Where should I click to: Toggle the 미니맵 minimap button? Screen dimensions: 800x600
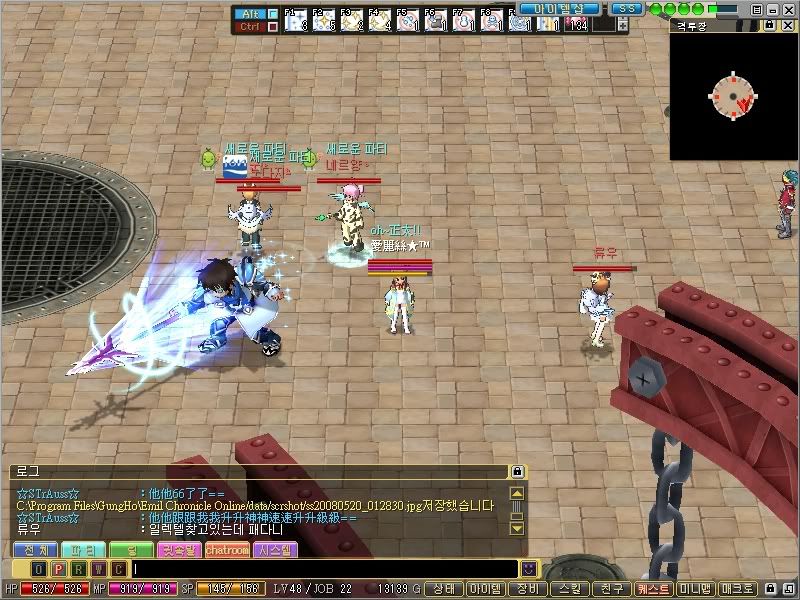[696, 589]
